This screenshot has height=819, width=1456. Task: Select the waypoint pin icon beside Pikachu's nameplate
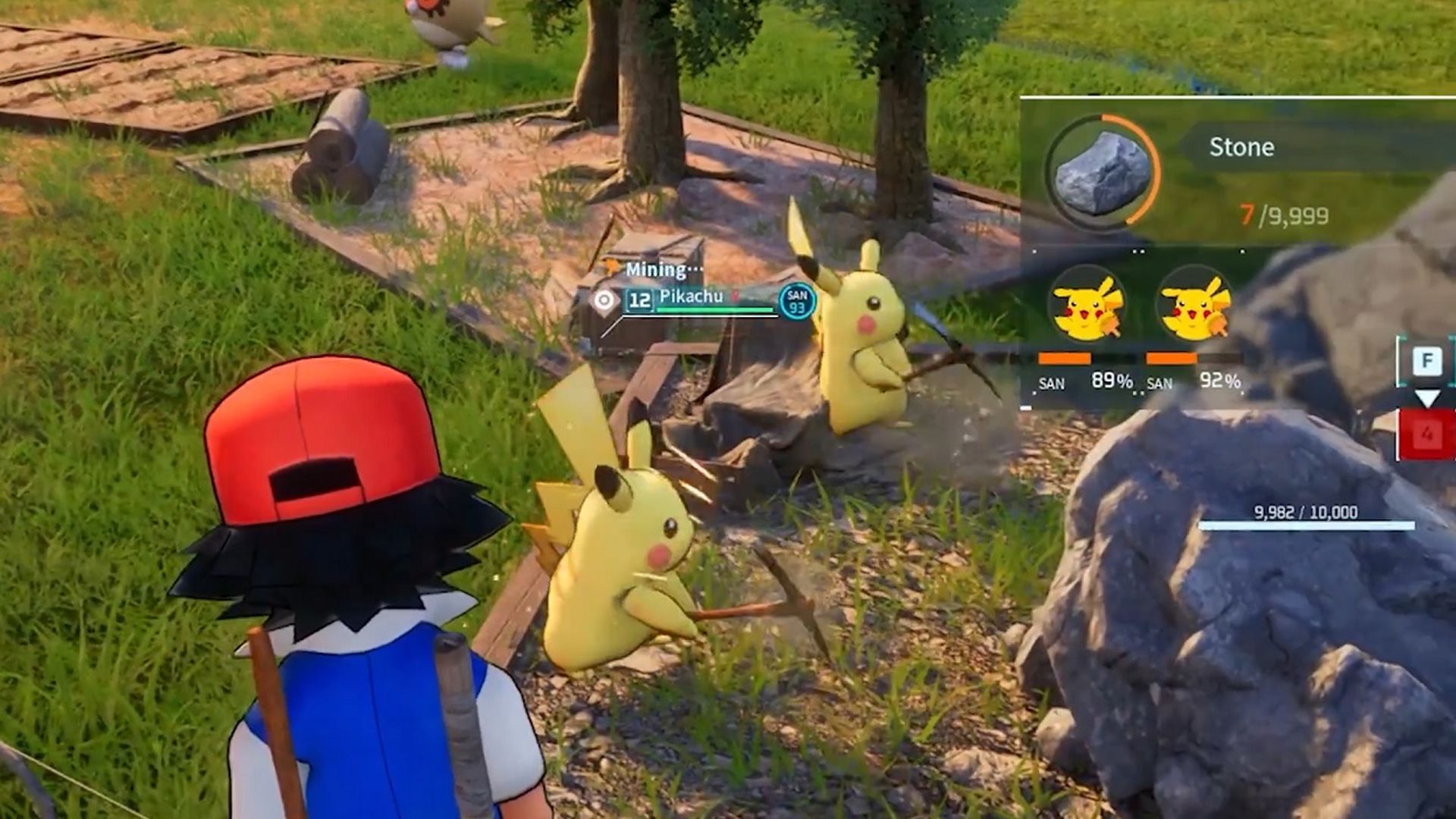(604, 297)
